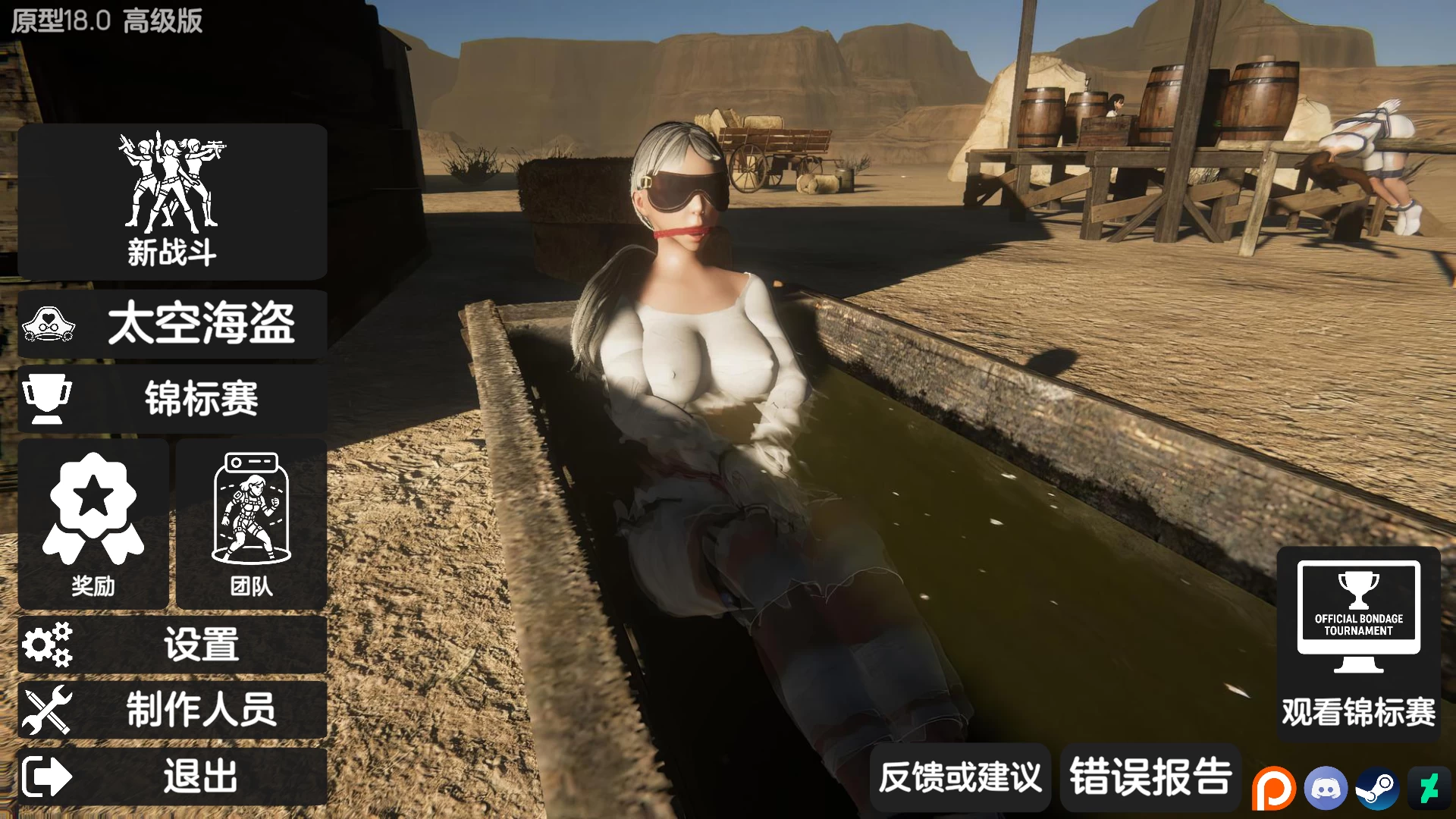
Task: Open the Official Bondage Tournament monitor icon
Action: [x=1360, y=614]
